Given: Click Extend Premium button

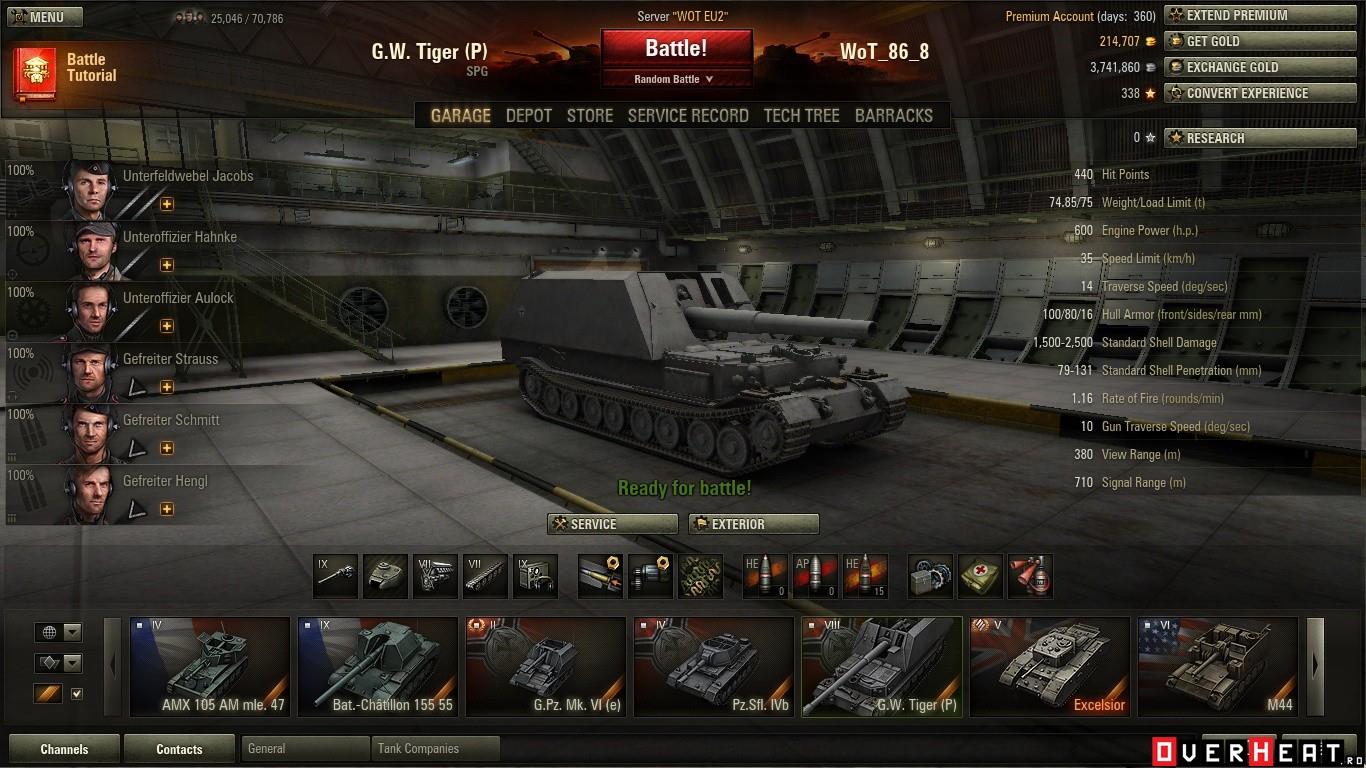Looking at the screenshot, I should click(x=1246, y=15).
